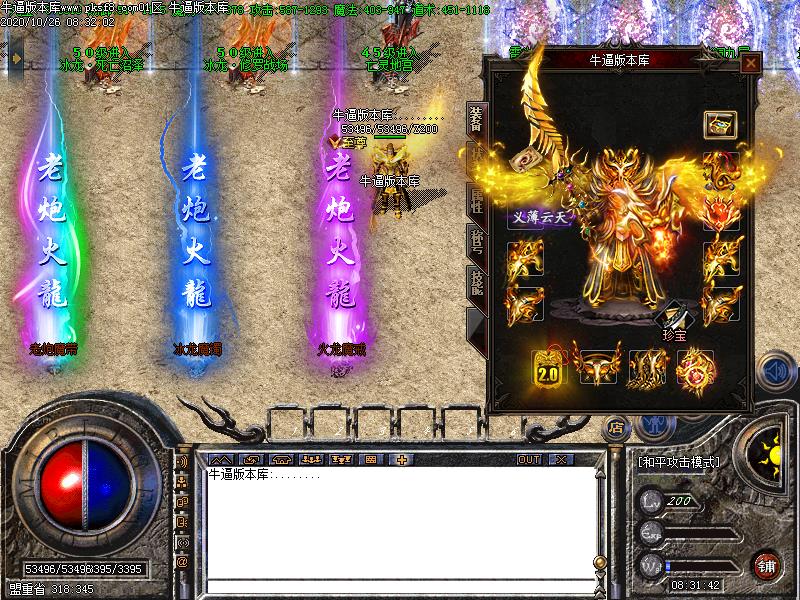The width and height of the screenshot is (800, 600).
Task: Open the treasure chest icon slot
Action: click(719, 125)
